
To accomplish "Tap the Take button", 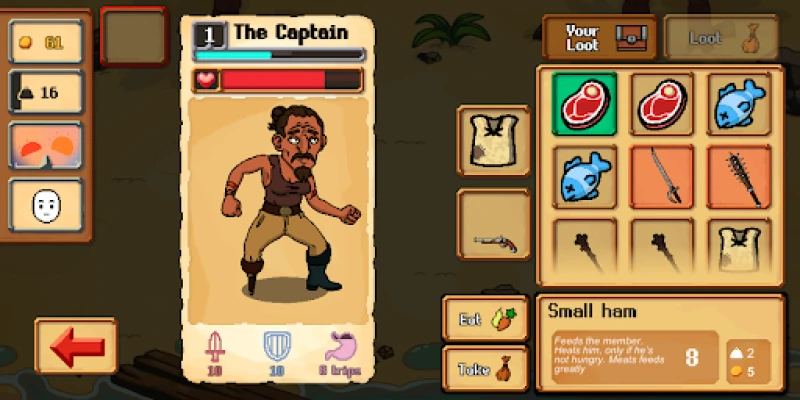I will [x=487, y=367].
